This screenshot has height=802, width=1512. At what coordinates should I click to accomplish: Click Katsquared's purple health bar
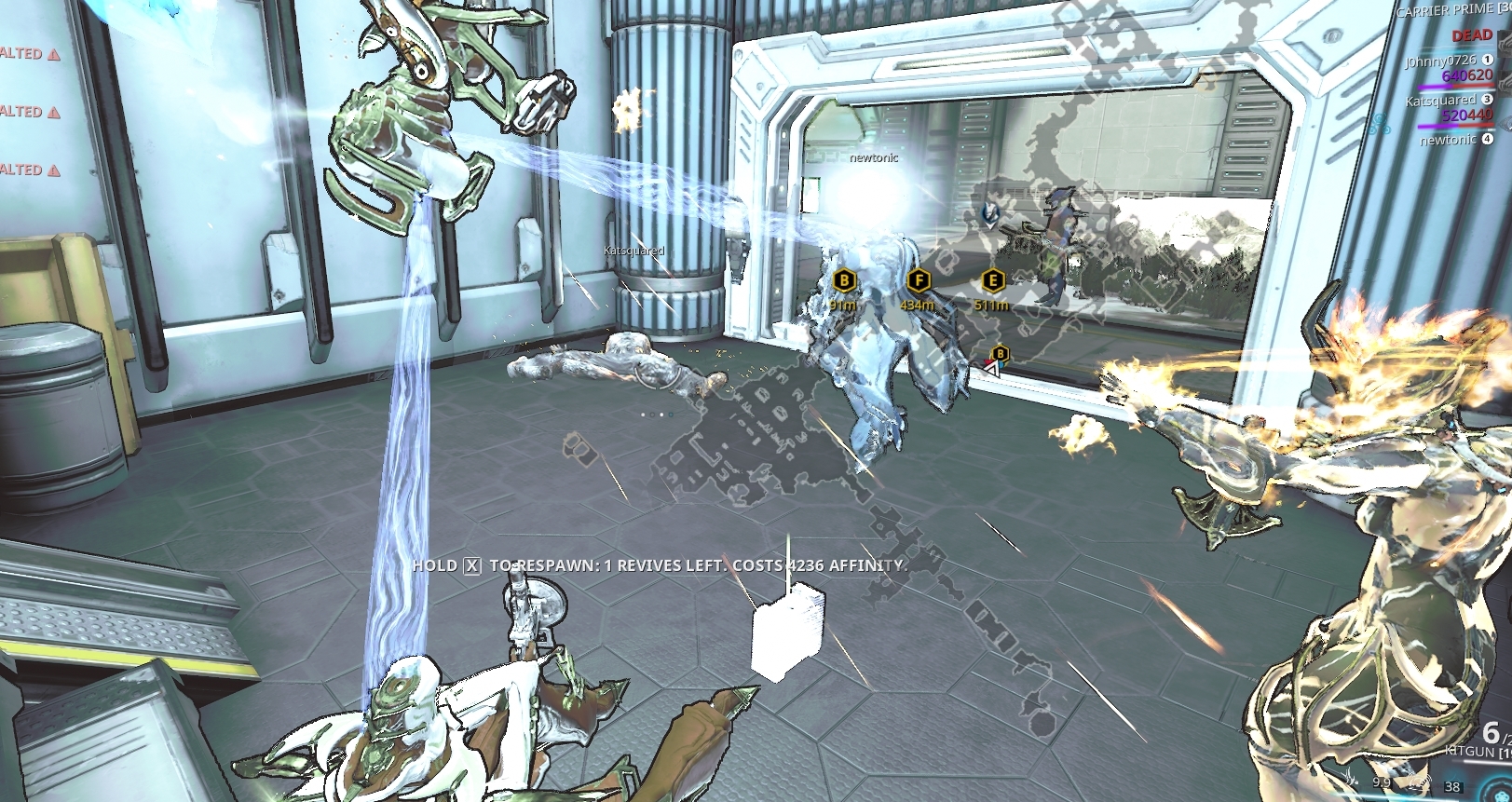tap(1438, 125)
